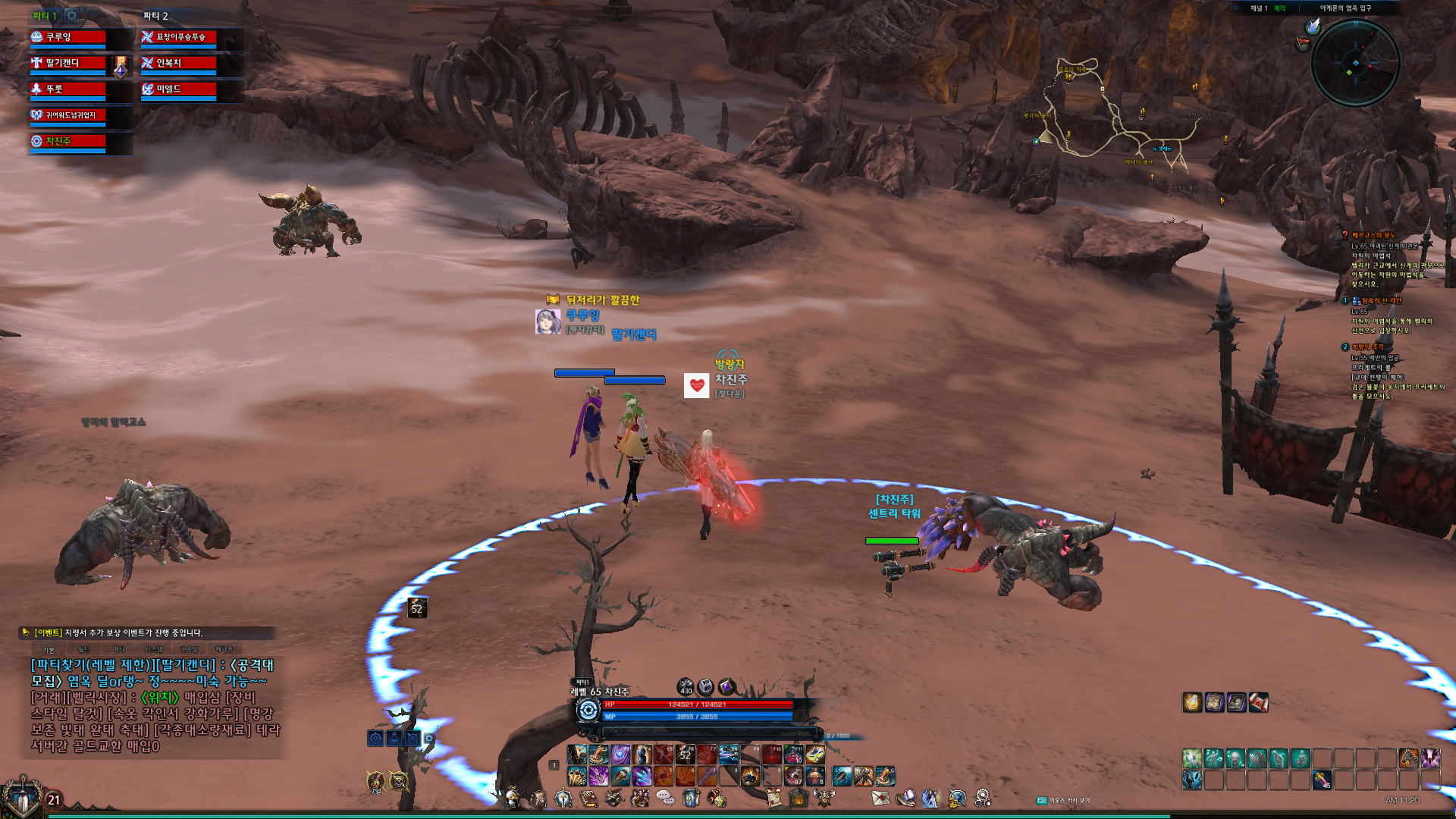
Task: Use the hotbar skill showing cooldown 52
Action: pyautogui.click(x=686, y=755)
